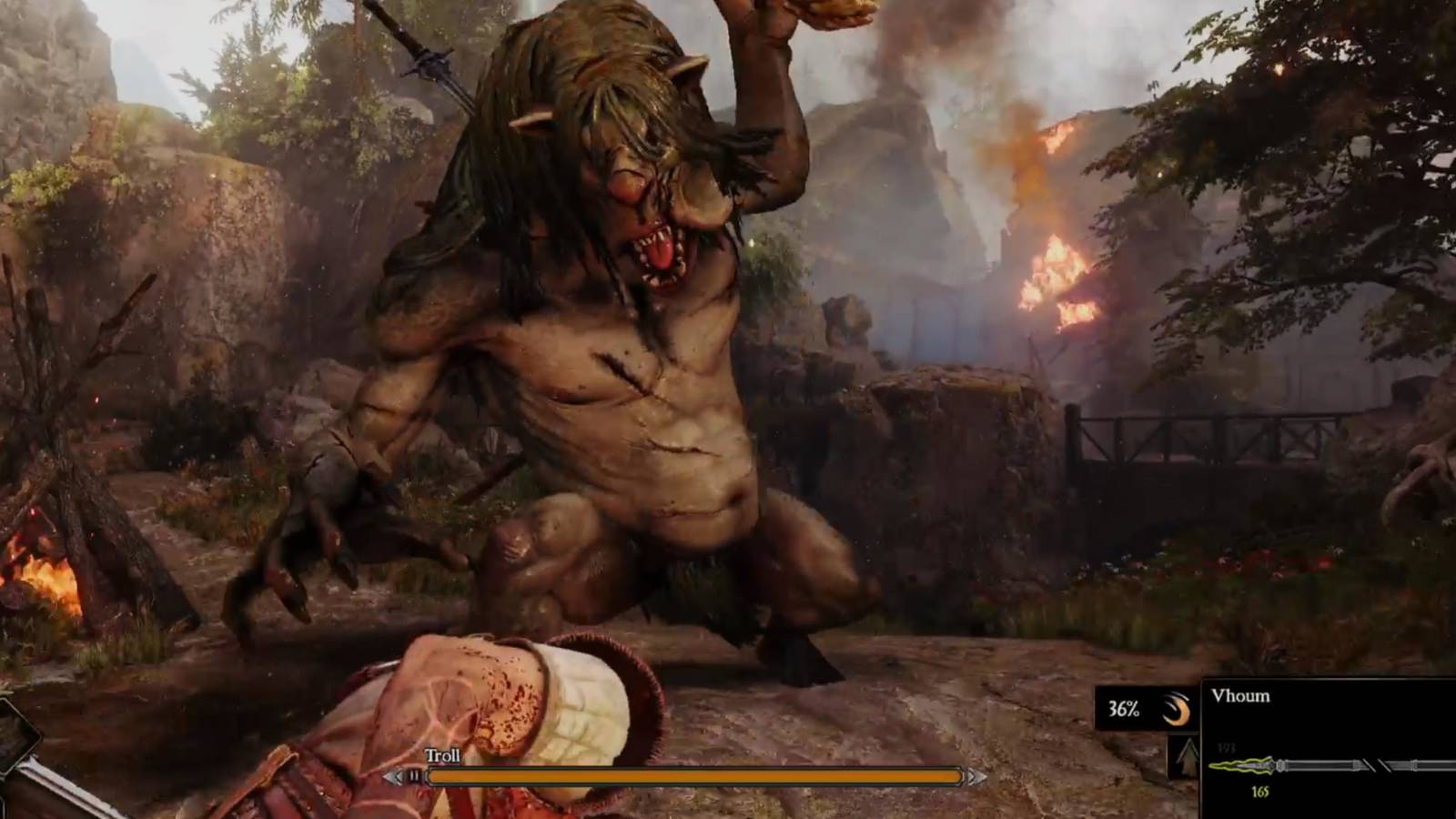Click the pause marker on the Troll health bar
The image size is (1456, 819).
(414, 777)
